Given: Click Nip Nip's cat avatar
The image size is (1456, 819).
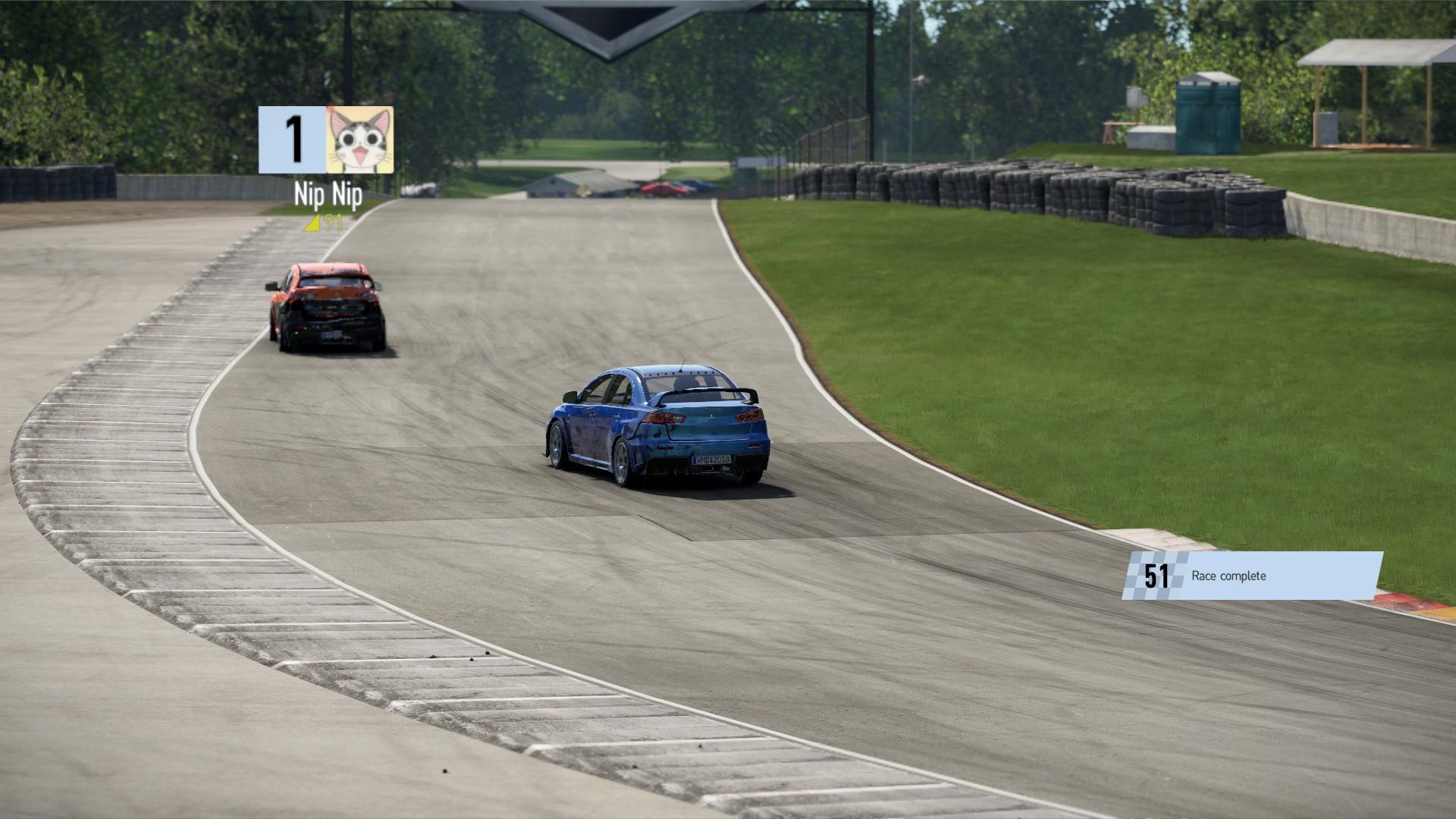Looking at the screenshot, I should (359, 140).
